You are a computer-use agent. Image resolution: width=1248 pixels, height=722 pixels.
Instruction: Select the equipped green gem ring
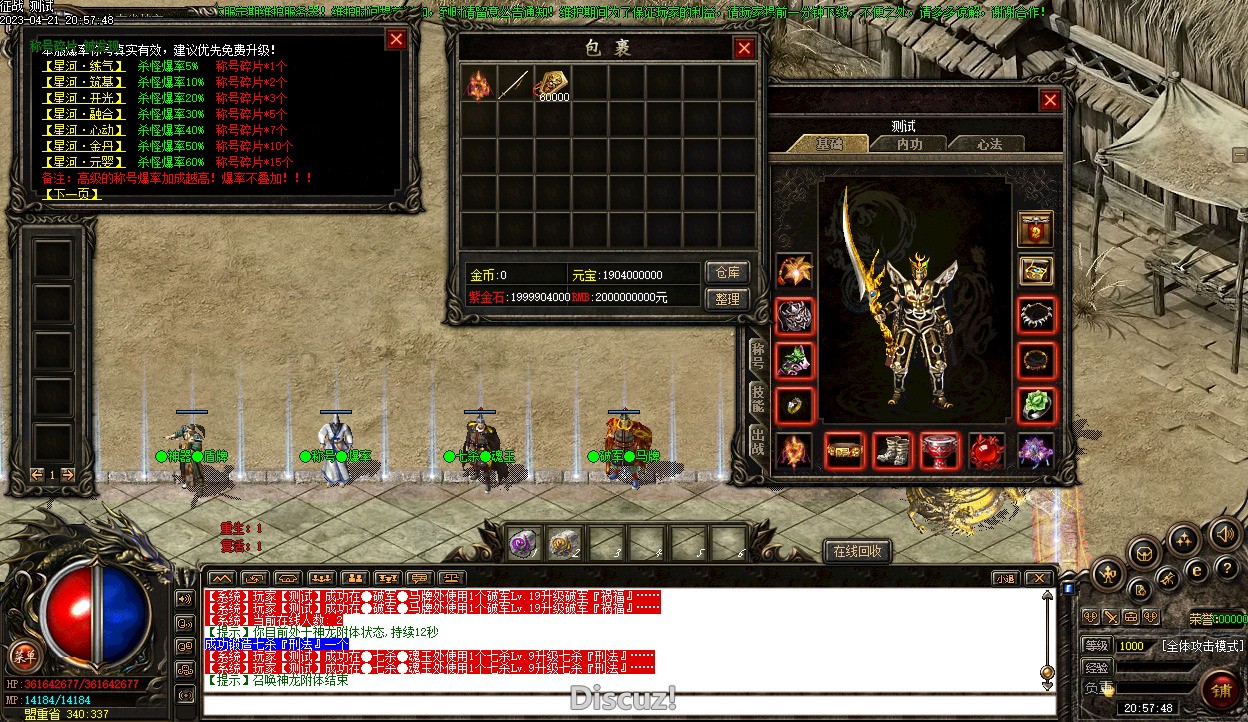coord(1036,405)
